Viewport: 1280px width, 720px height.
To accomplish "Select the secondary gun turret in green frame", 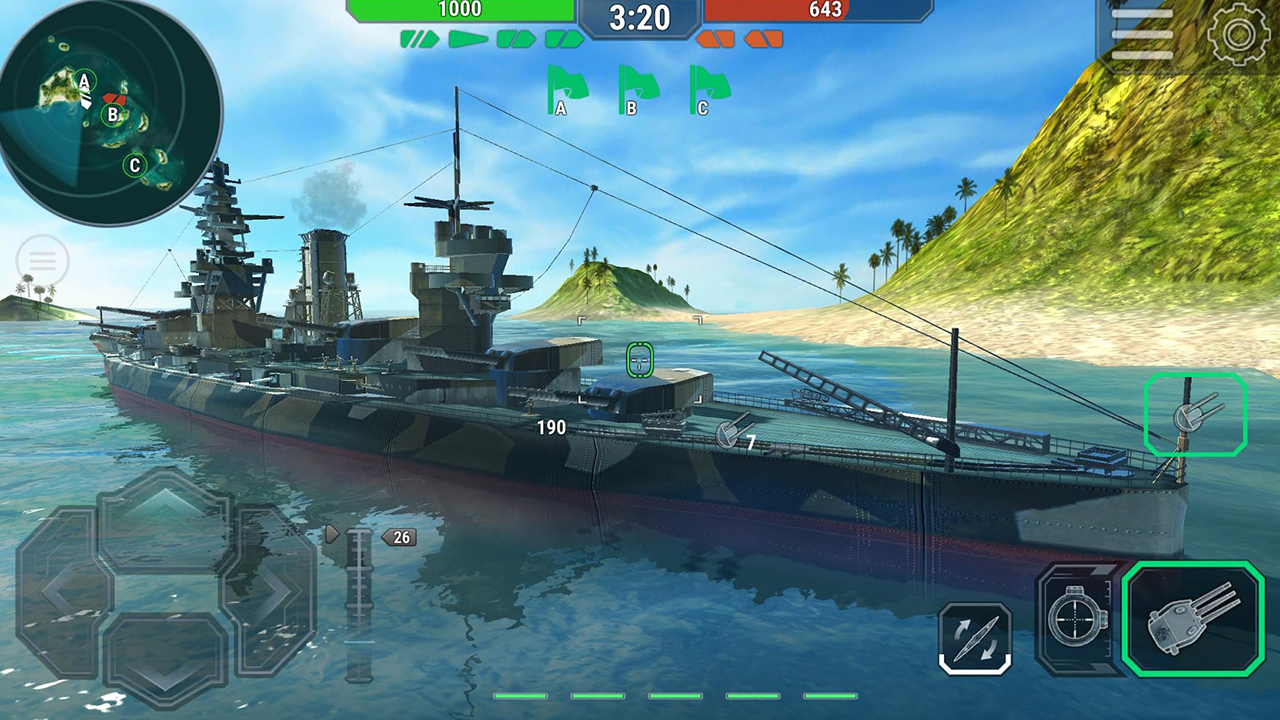I will pos(1196,415).
